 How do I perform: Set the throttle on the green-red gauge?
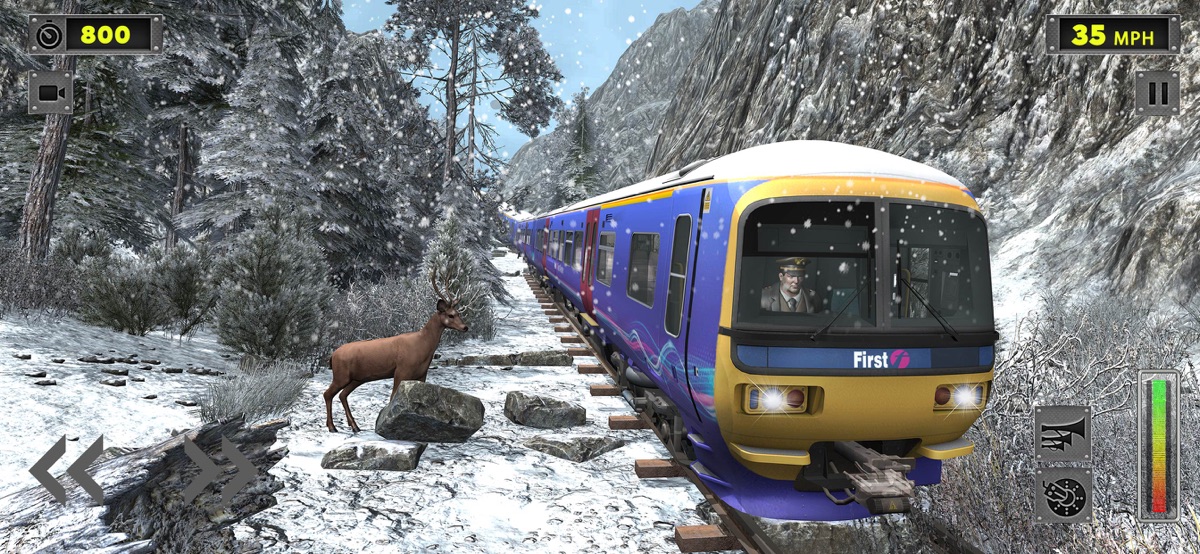1159,445
